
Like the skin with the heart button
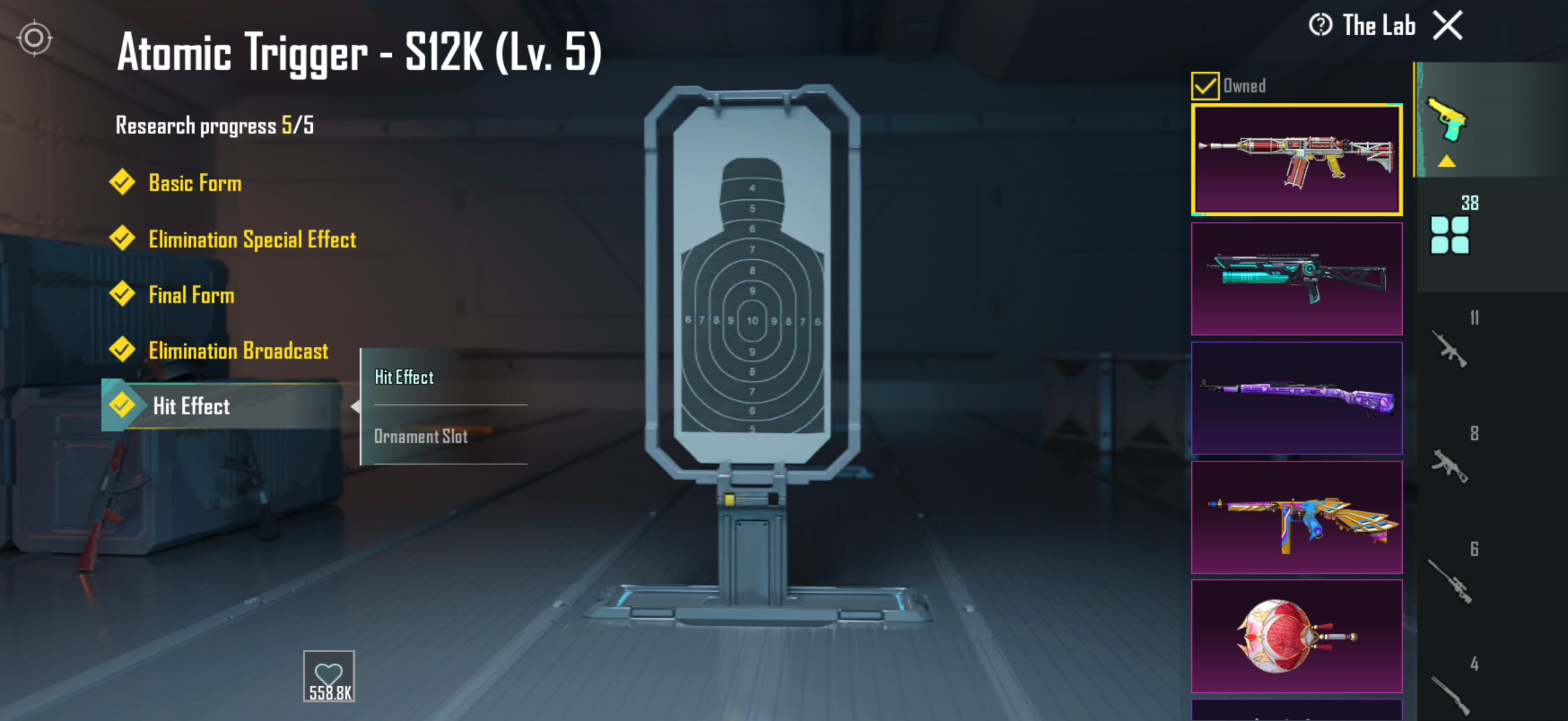pyautogui.click(x=329, y=676)
